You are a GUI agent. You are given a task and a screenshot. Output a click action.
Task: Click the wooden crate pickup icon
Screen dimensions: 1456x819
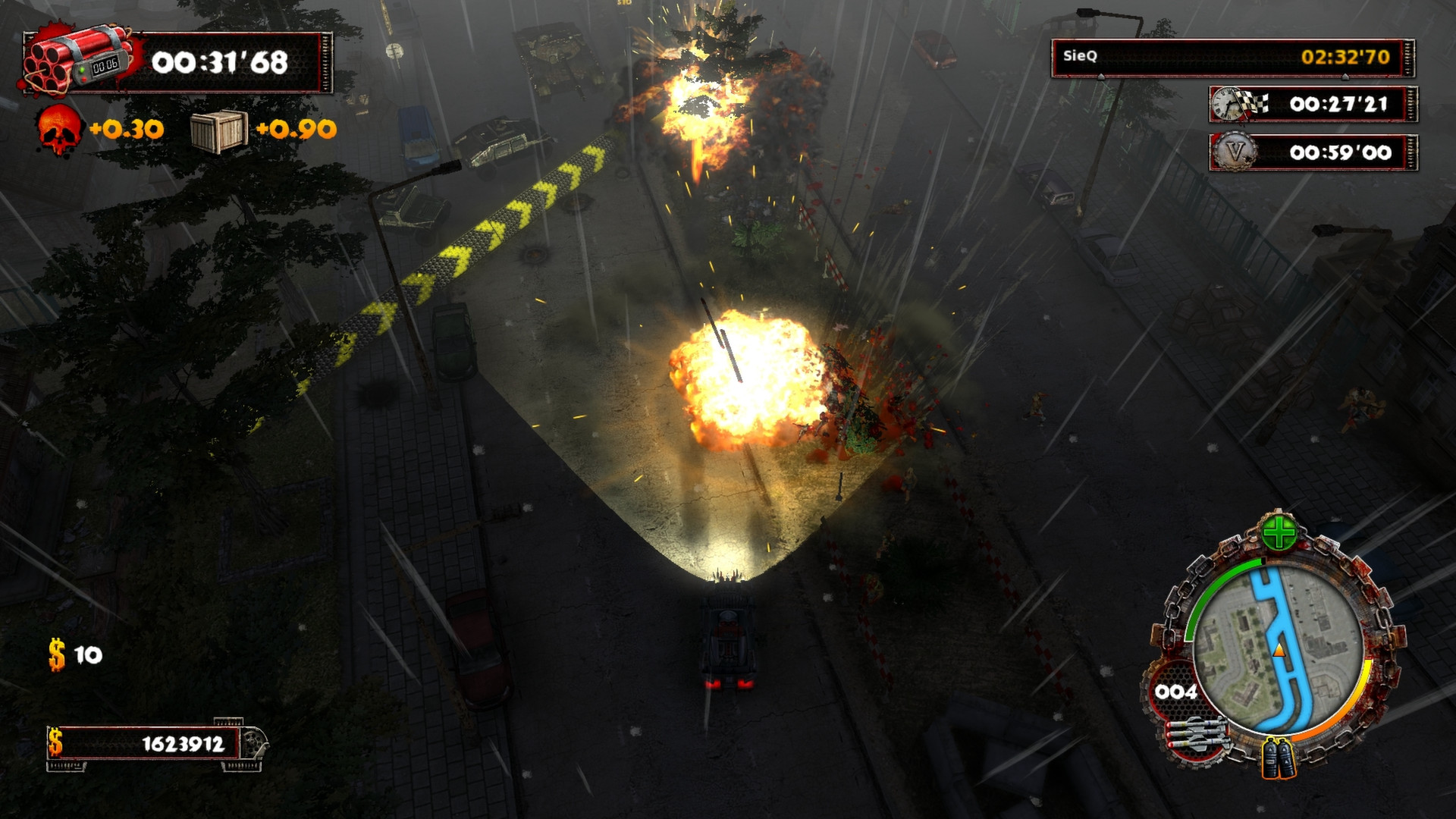[x=221, y=130]
